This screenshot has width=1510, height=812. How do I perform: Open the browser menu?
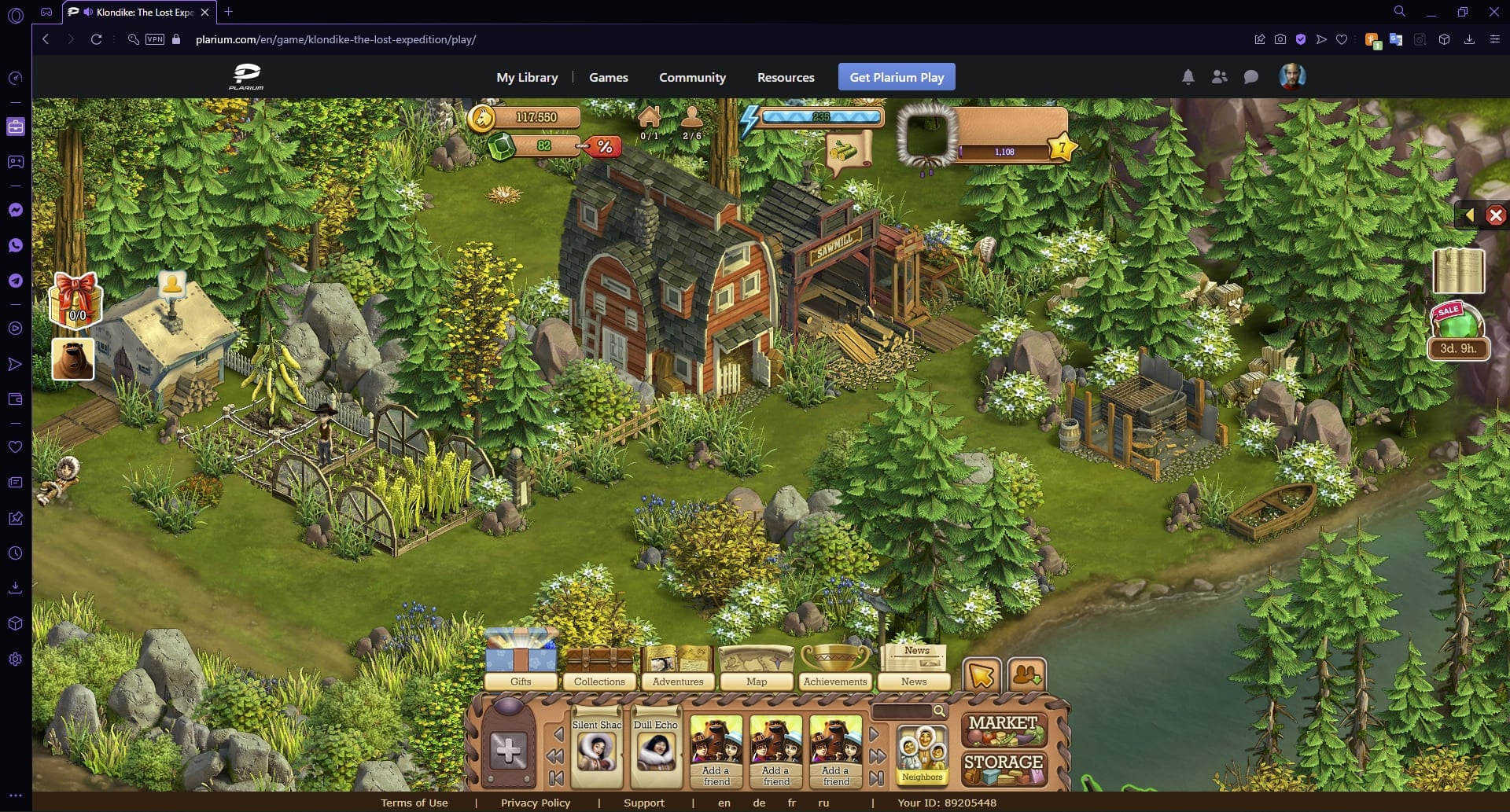click(1495, 39)
